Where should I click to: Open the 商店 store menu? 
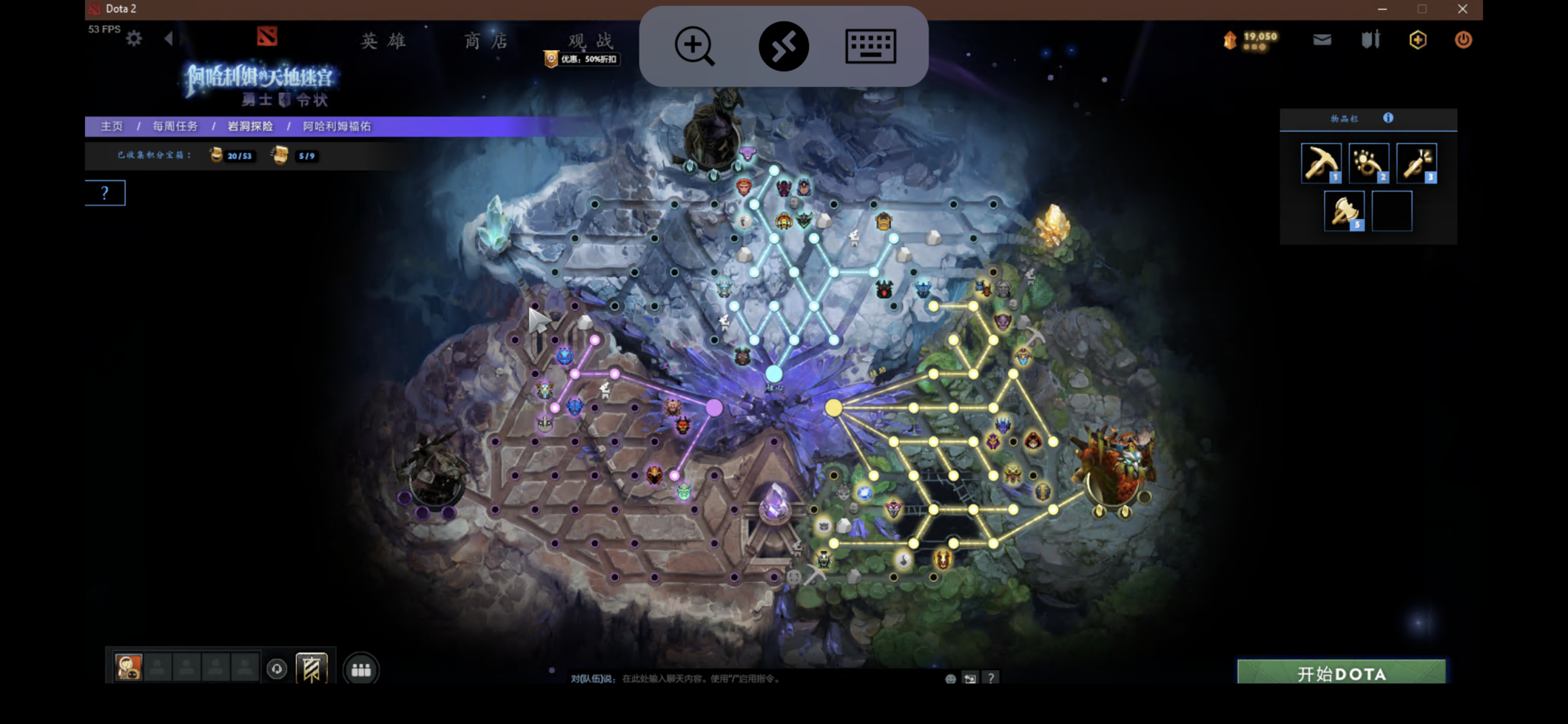(x=486, y=41)
